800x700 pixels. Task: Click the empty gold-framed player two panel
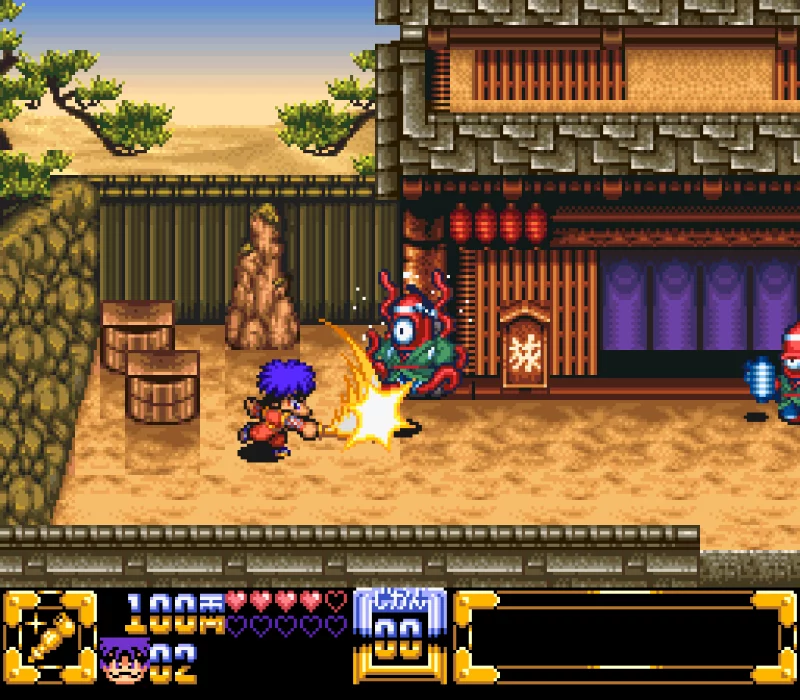(626, 639)
